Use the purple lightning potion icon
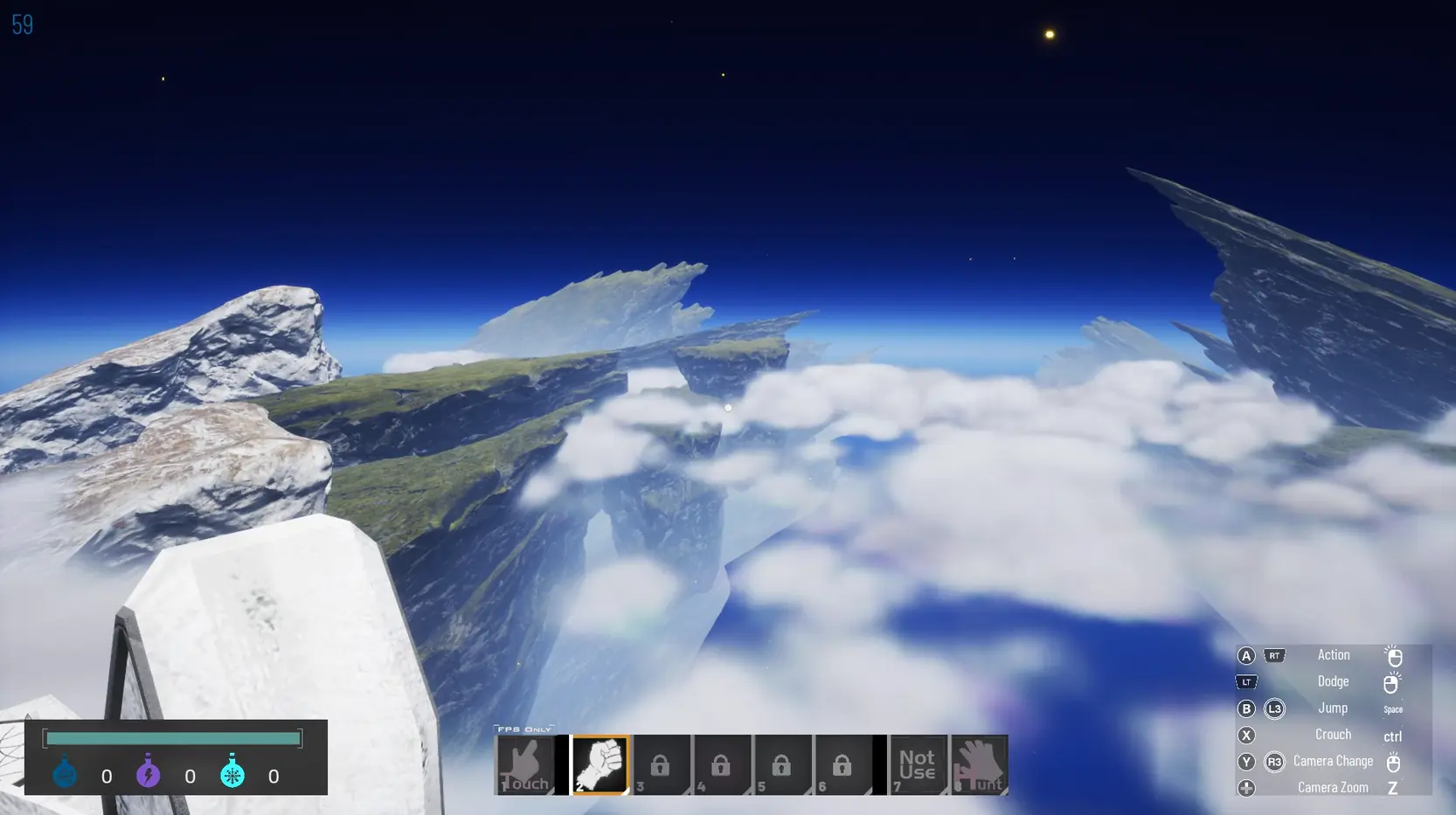 coord(149,773)
